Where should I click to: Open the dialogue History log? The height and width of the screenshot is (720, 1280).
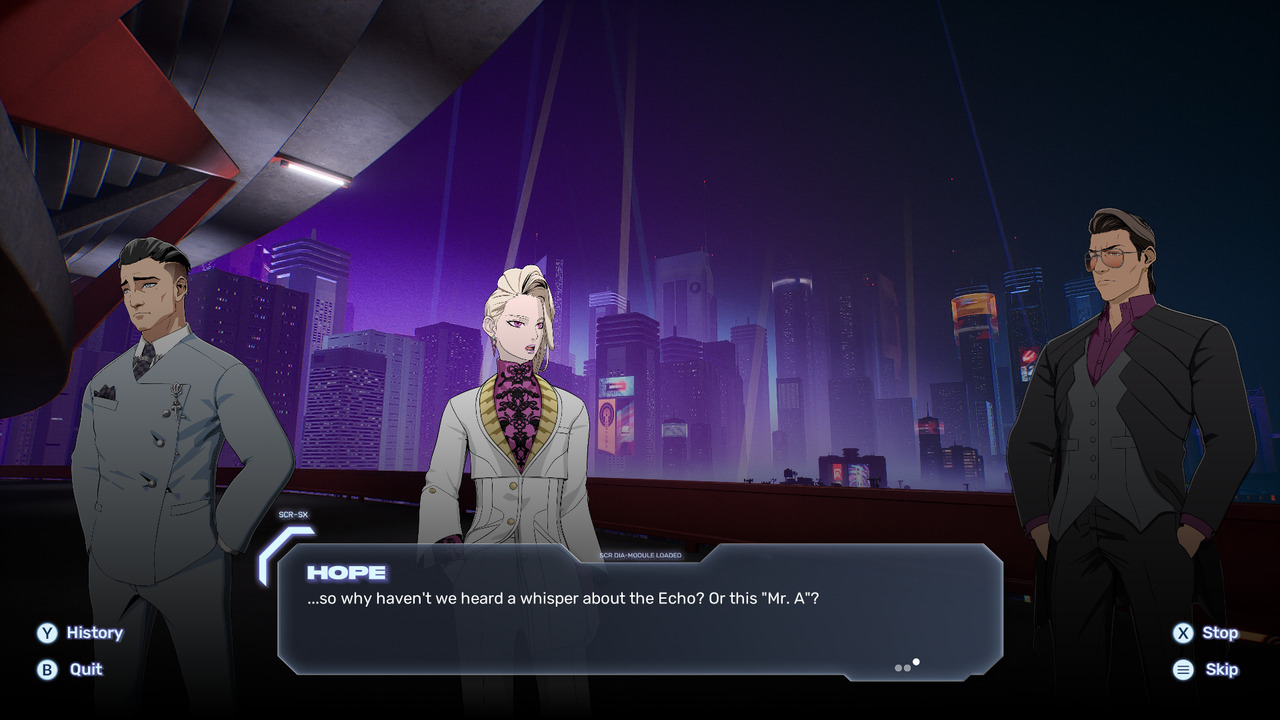coord(80,633)
